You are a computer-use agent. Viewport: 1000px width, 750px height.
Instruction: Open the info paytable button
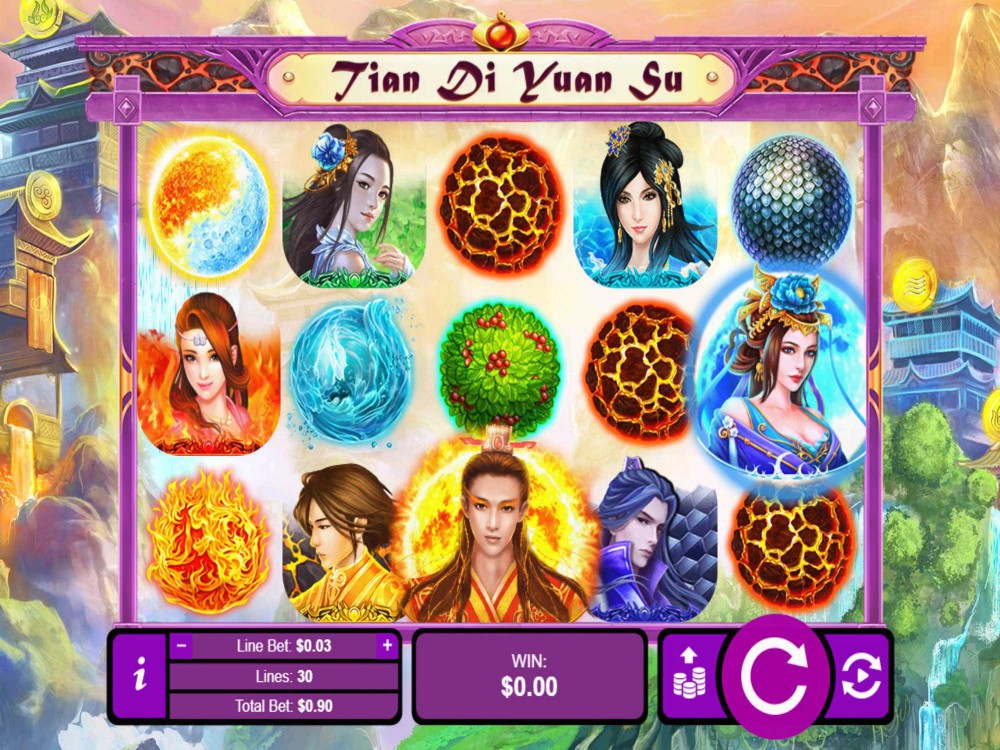click(138, 677)
